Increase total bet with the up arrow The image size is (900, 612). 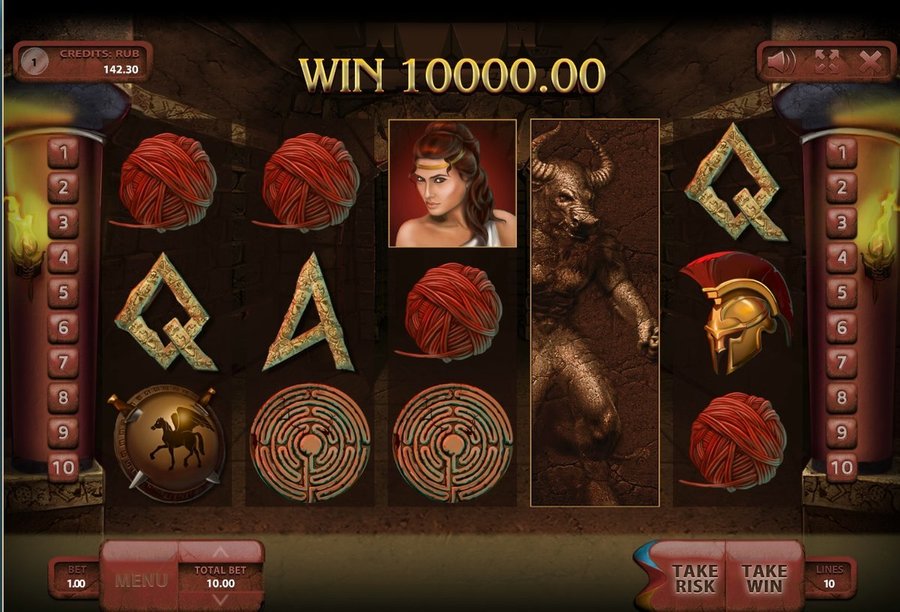[221, 551]
